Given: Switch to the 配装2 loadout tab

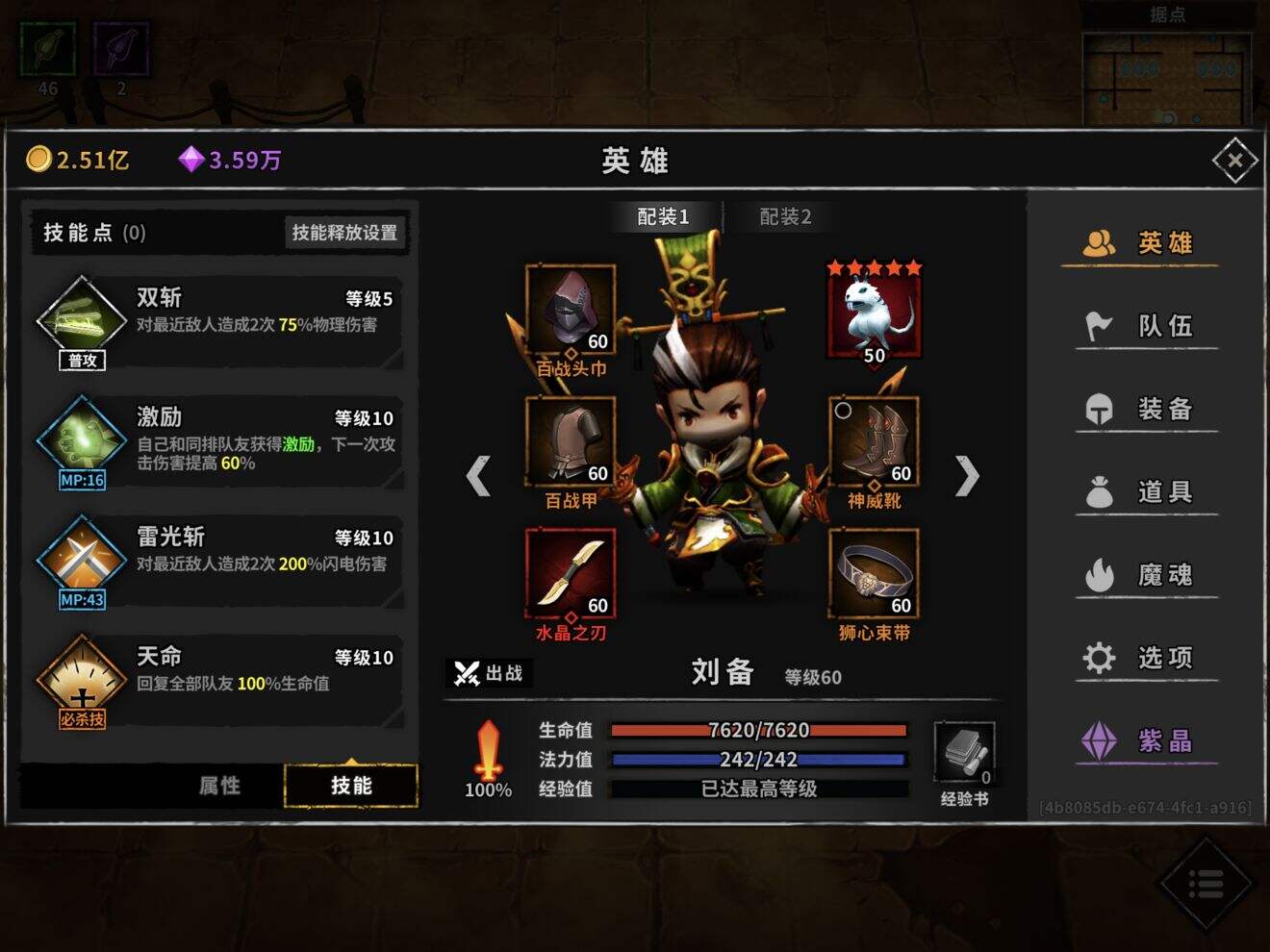Looking at the screenshot, I should click(x=781, y=216).
